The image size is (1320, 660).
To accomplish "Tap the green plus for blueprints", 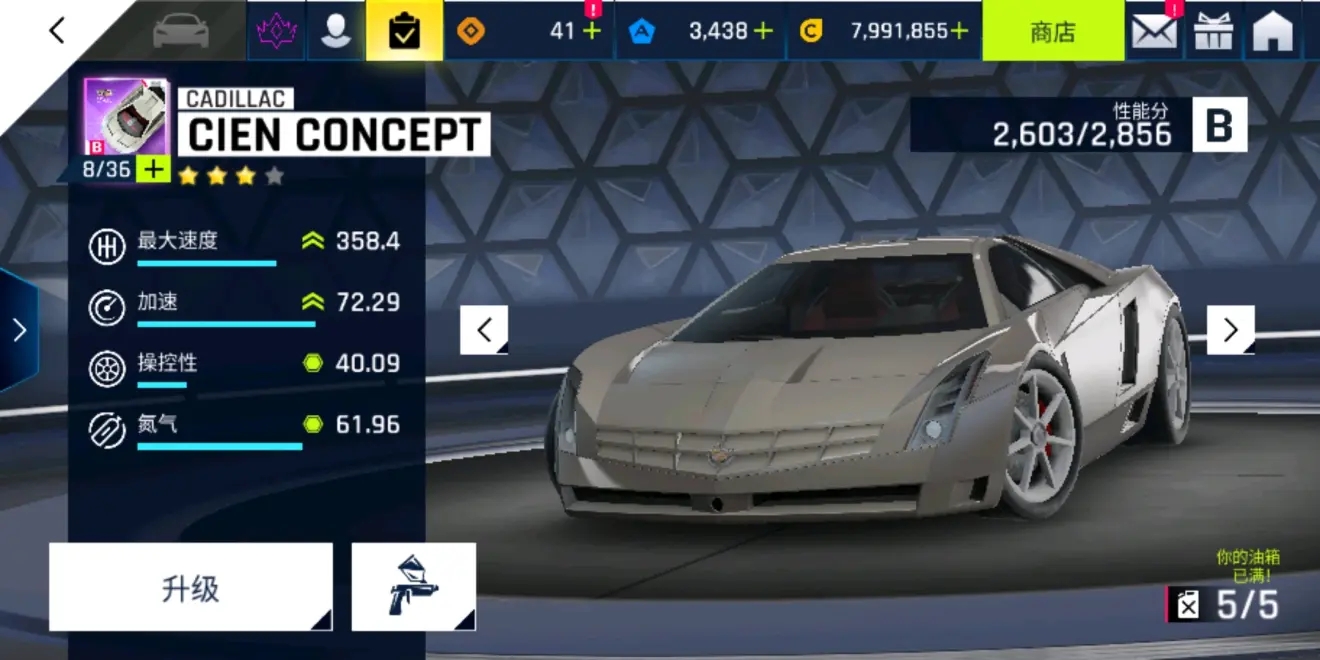I will coord(153,169).
